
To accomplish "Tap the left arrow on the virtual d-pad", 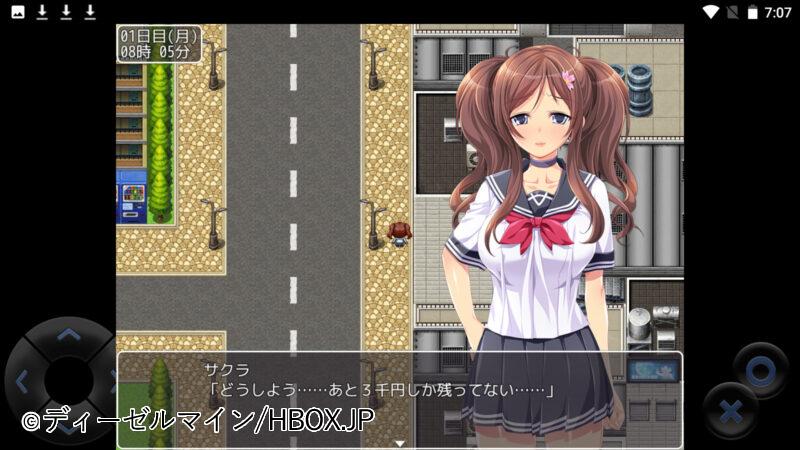I will coord(22,380).
